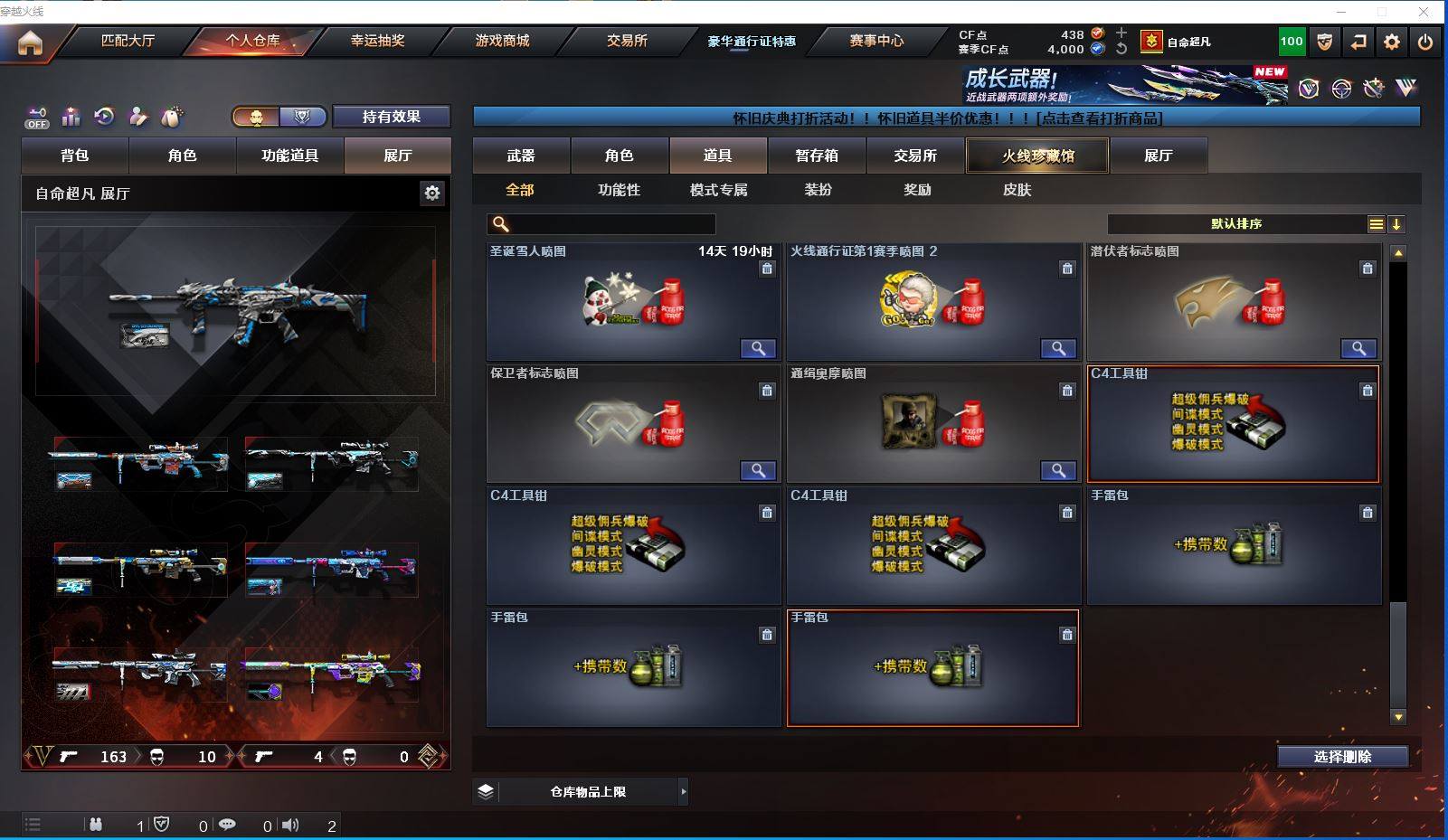Filter items by 功能性 category
Viewport: 1448px width, 840px height.
[619, 190]
